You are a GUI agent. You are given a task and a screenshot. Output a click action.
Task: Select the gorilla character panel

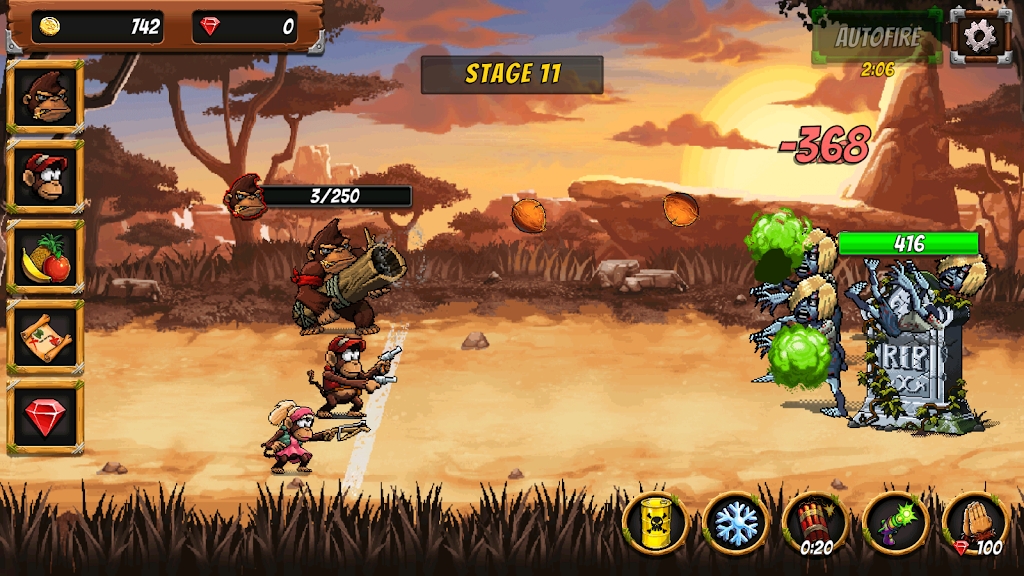[x=45, y=96]
